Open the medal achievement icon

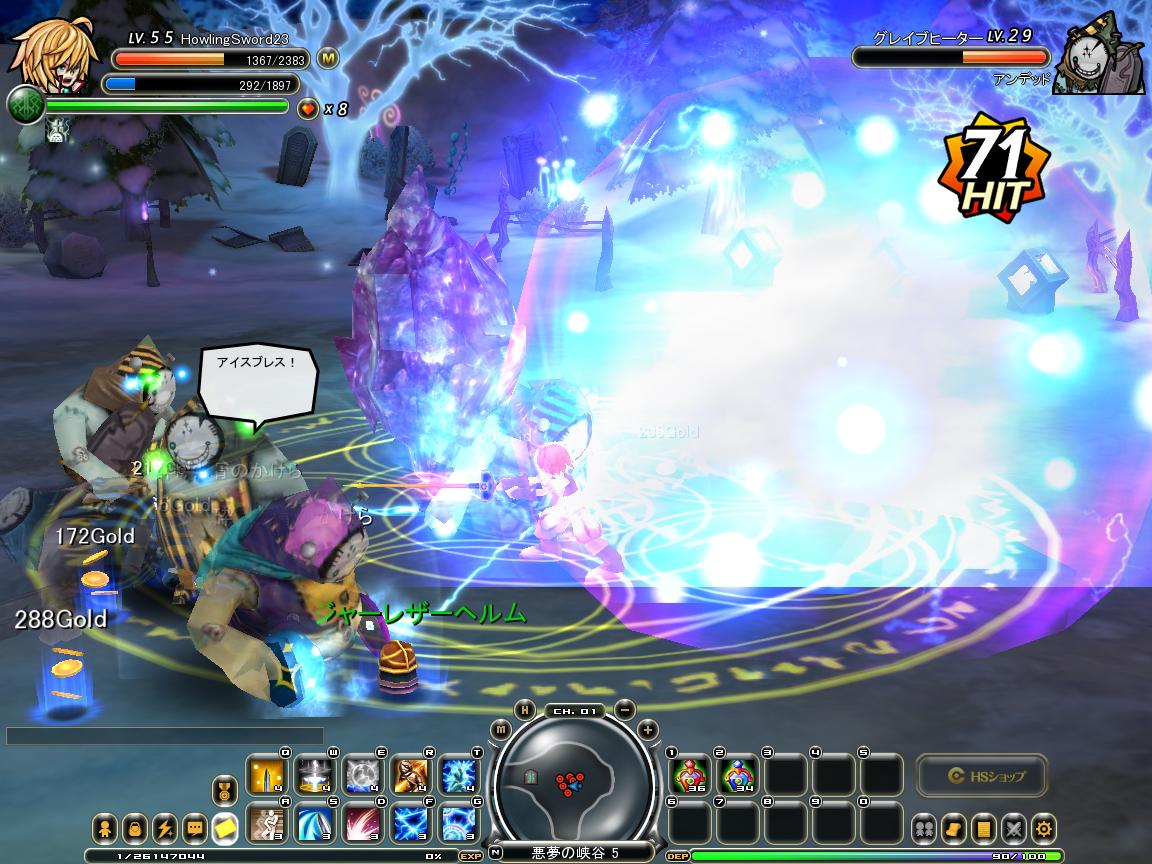click(x=225, y=792)
